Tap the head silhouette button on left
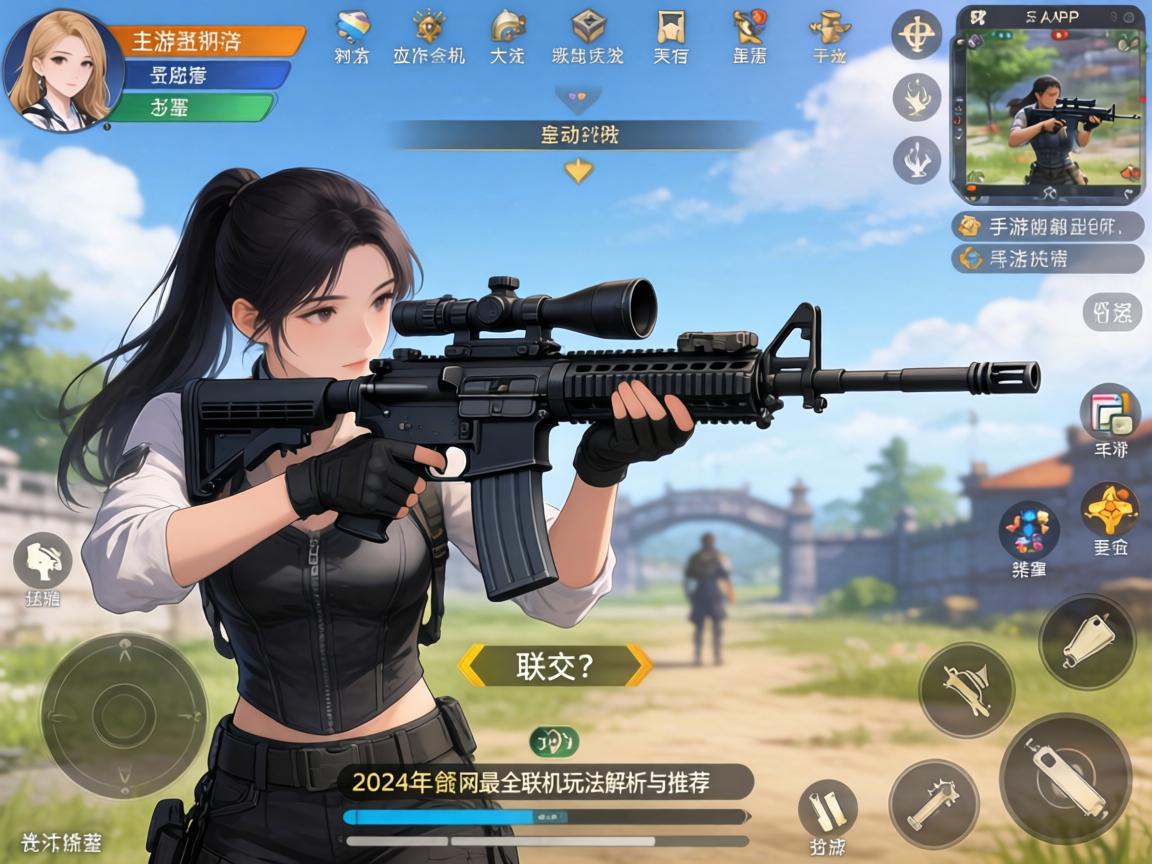This screenshot has height=864, width=1152. click(42, 560)
